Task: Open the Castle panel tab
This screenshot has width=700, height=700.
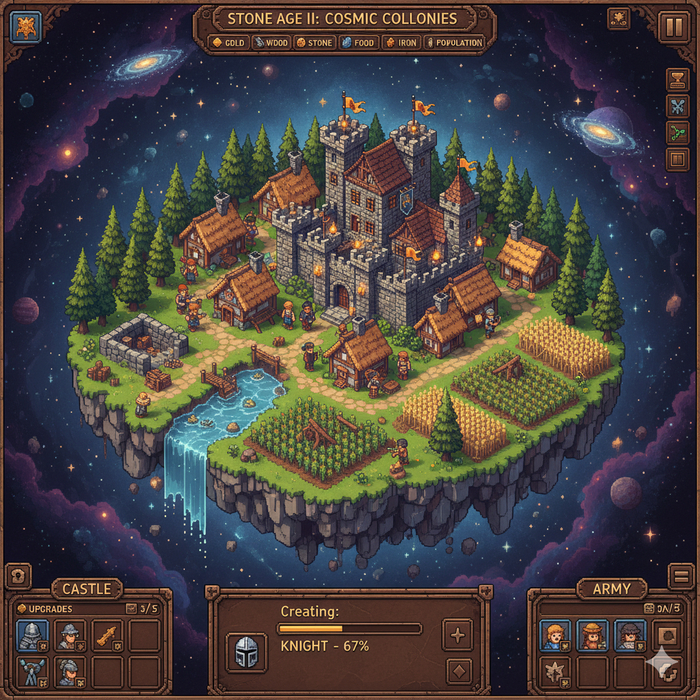Action: click(x=87, y=589)
